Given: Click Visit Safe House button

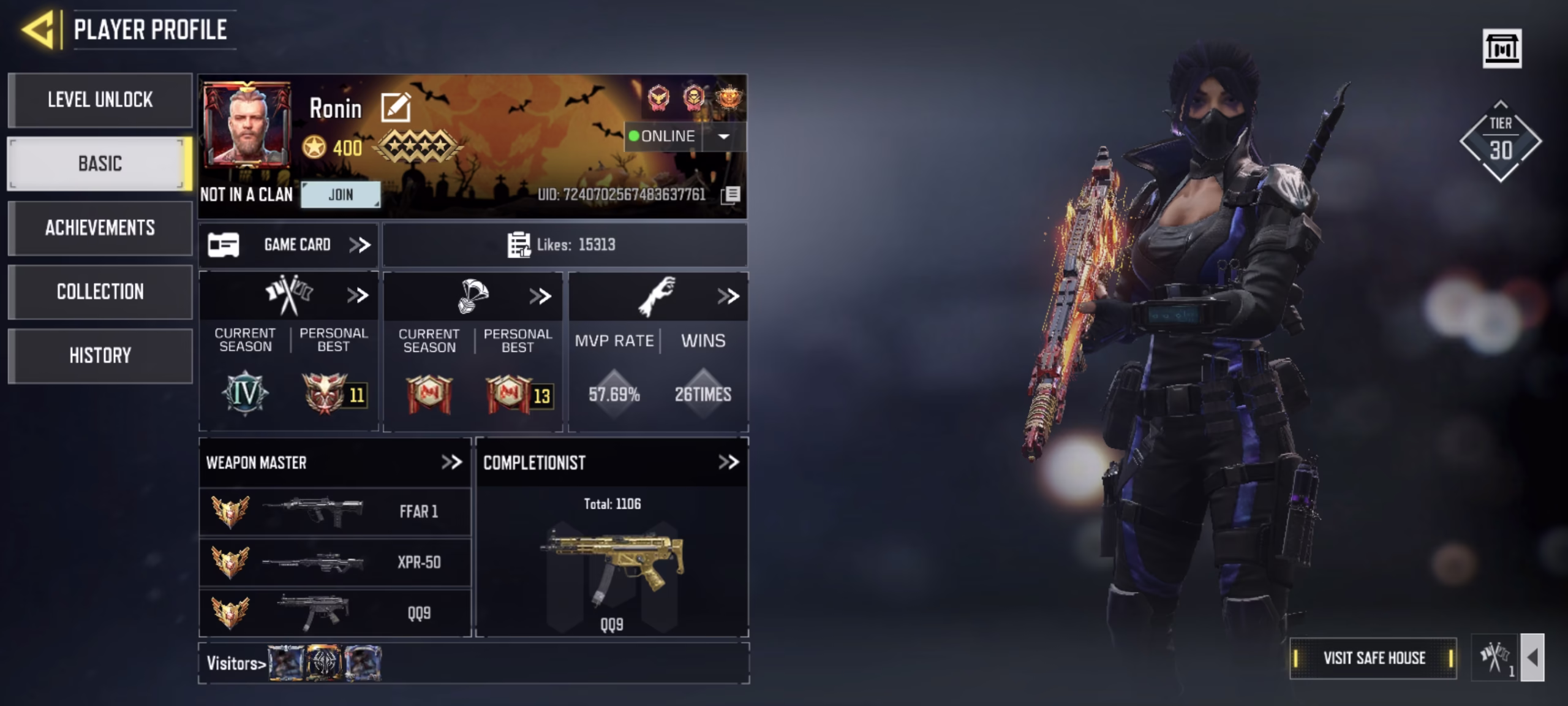Looking at the screenshot, I should 1373,658.
